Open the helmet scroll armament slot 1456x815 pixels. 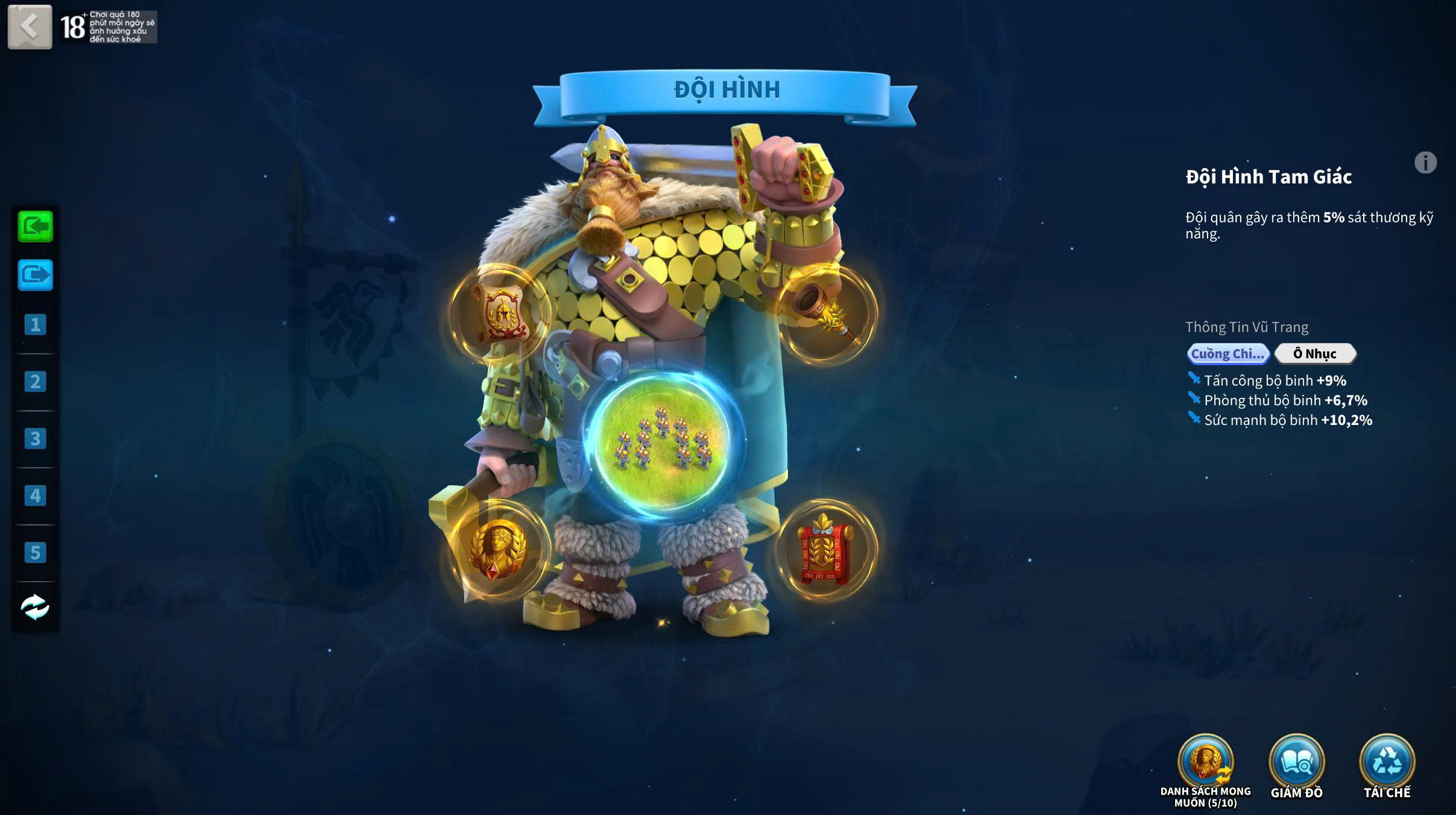pyautogui.click(x=500, y=313)
